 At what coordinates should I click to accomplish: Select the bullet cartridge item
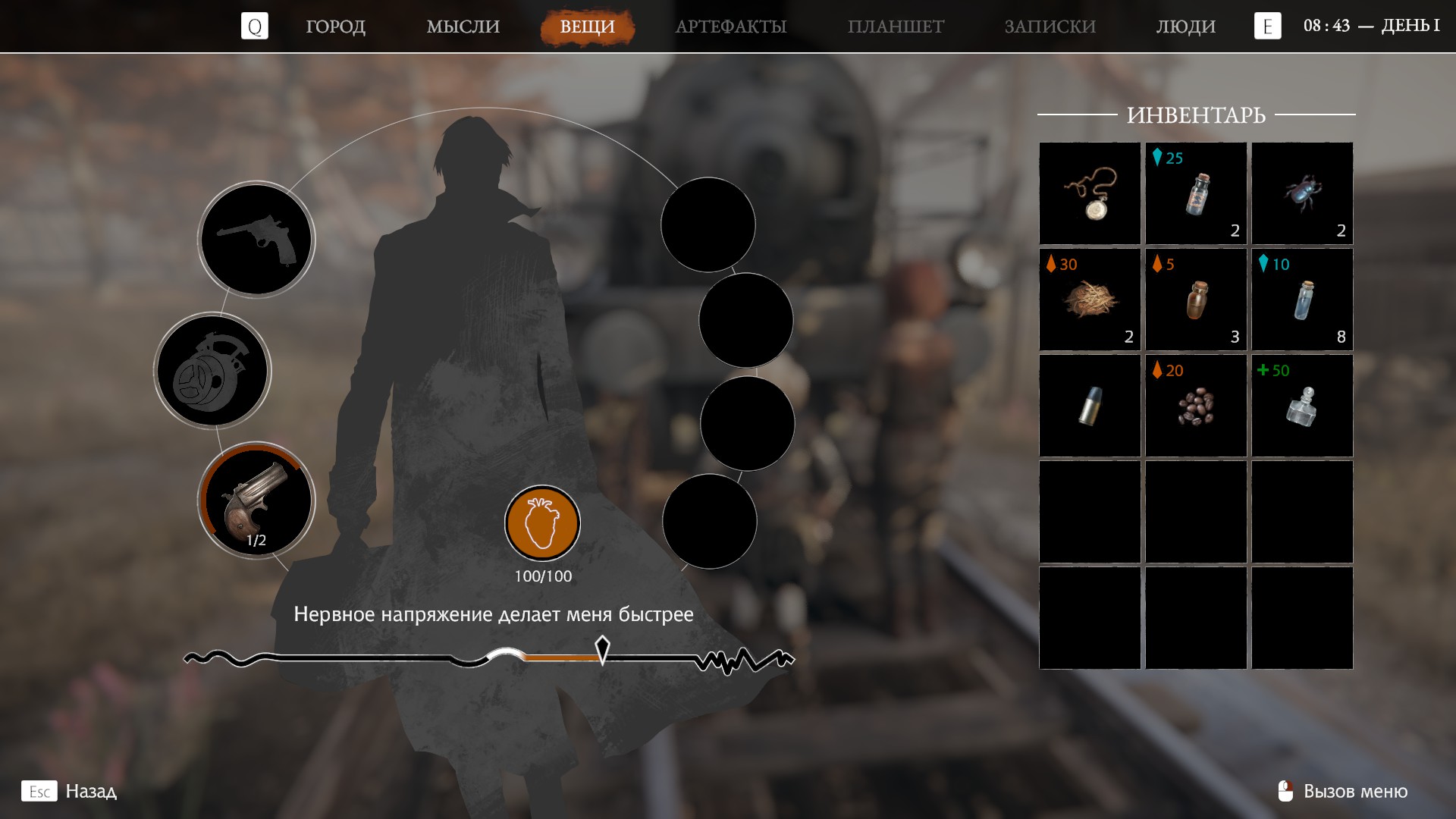(1090, 406)
